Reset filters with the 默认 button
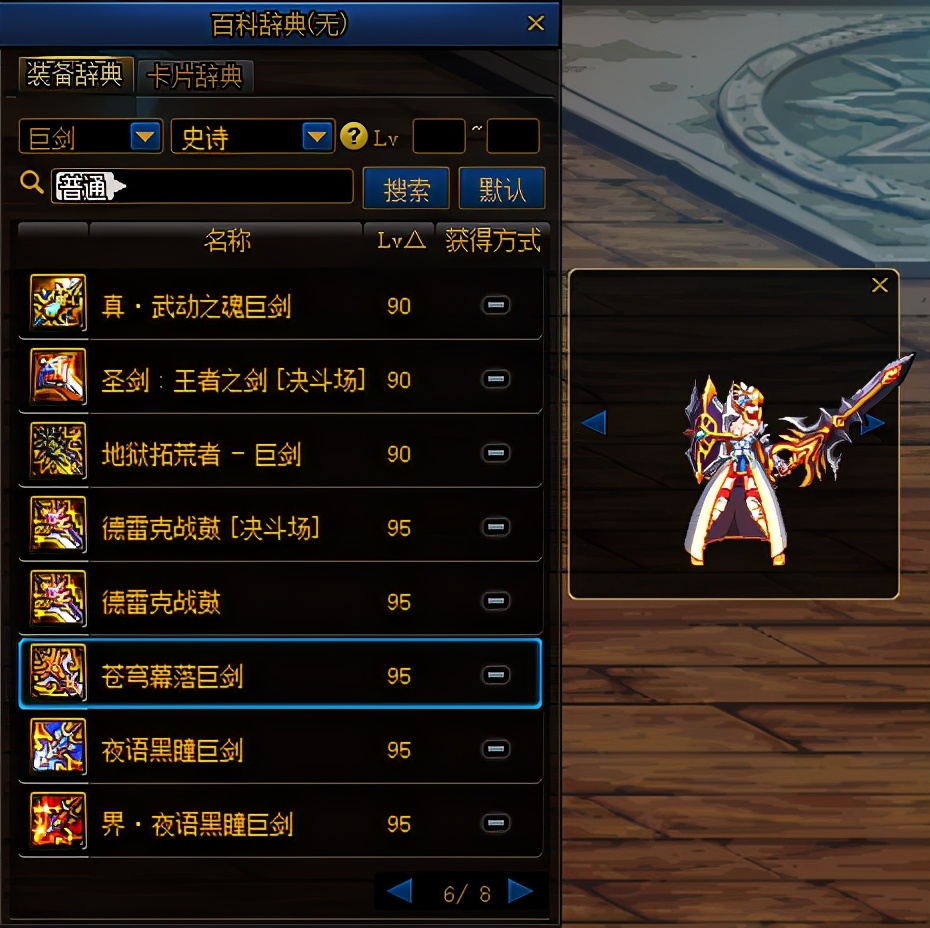This screenshot has width=930, height=928. [501, 188]
